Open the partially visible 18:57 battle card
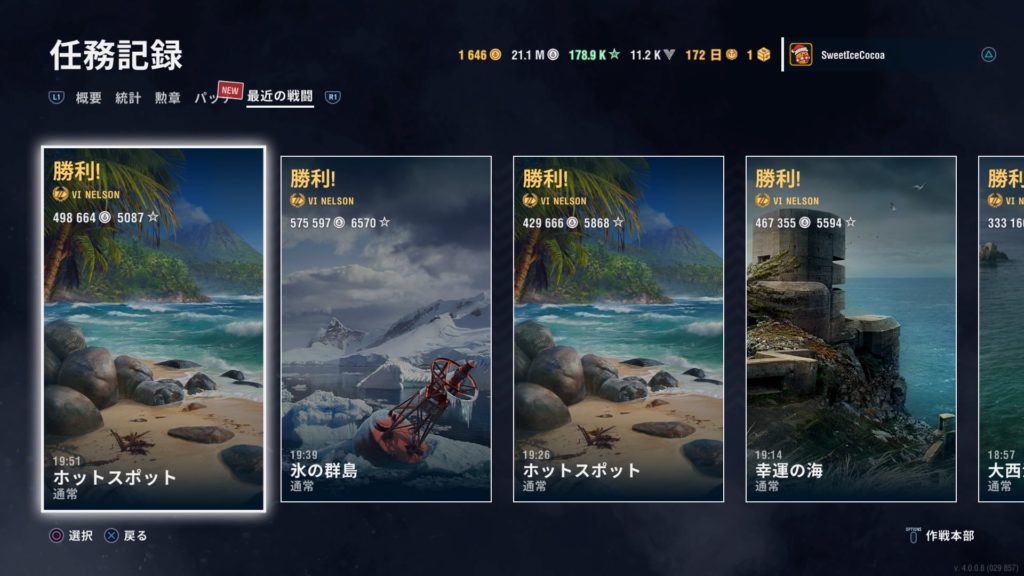Viewport: 1024px width, 576px height. pos(1001,329)
